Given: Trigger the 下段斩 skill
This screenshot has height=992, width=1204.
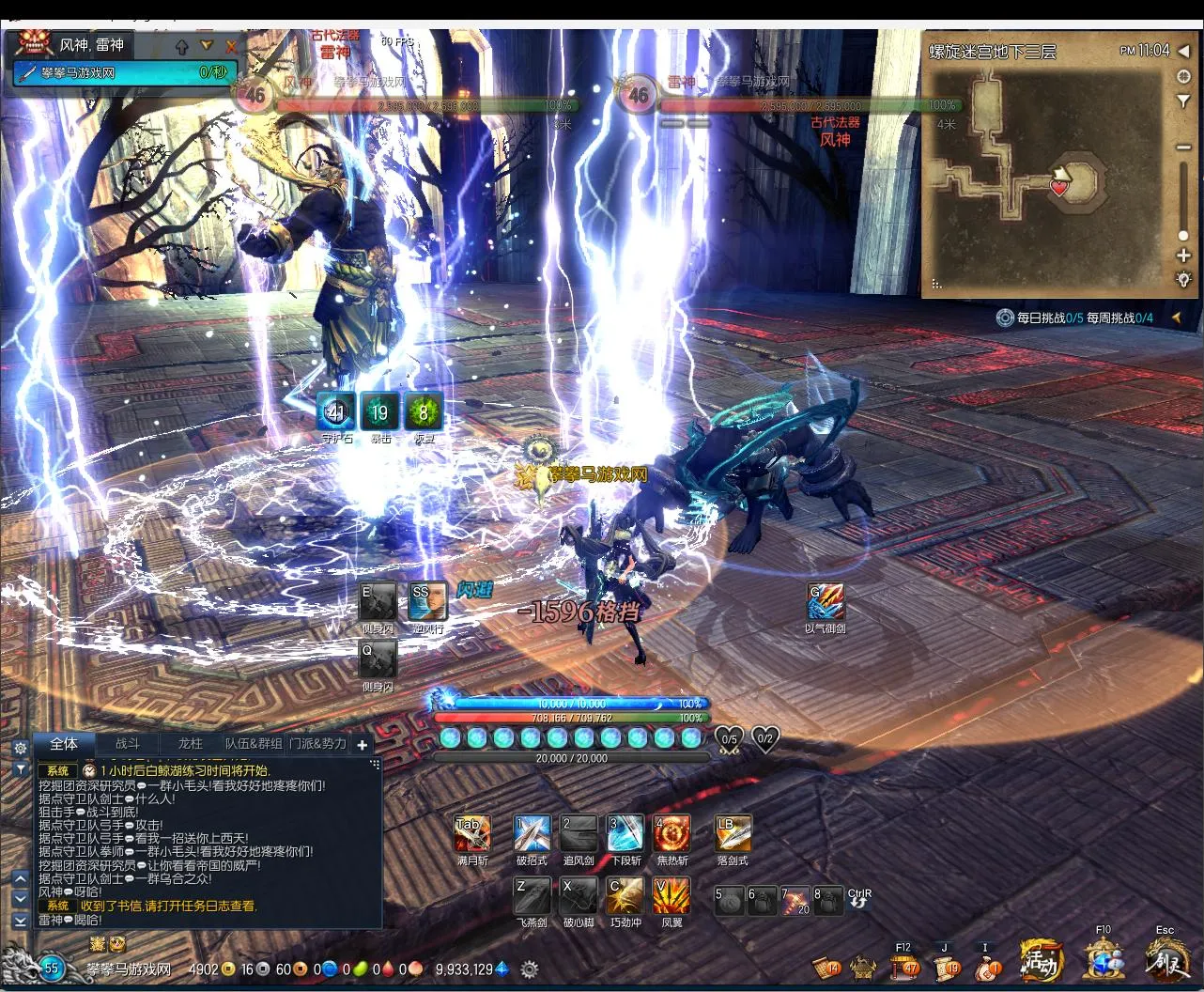Looking at the screenshot, I should pos(625,833).
